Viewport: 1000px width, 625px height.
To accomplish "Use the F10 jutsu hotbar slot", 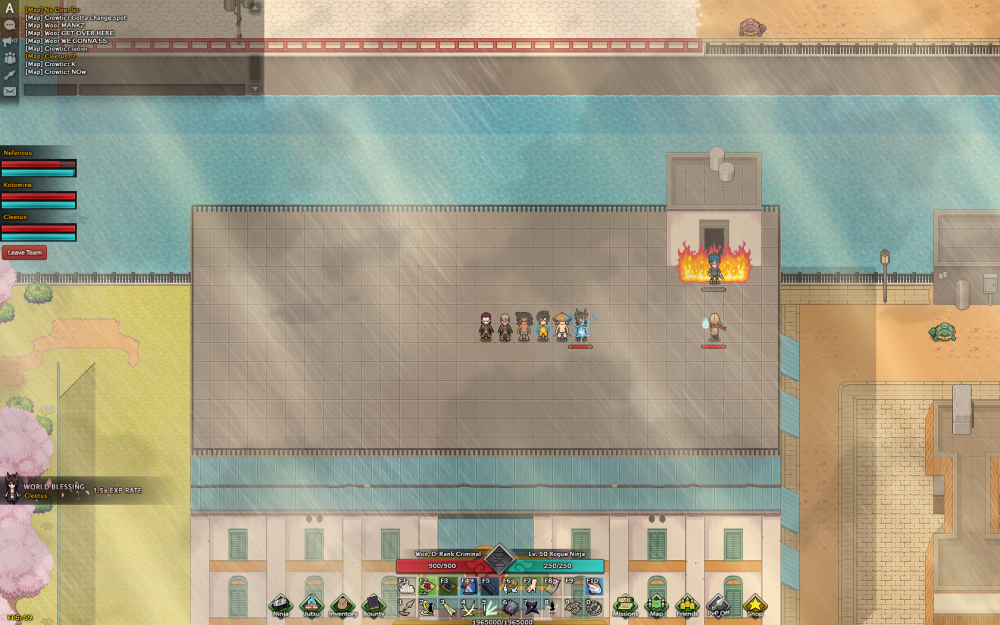I will click(x=594, y=586).
